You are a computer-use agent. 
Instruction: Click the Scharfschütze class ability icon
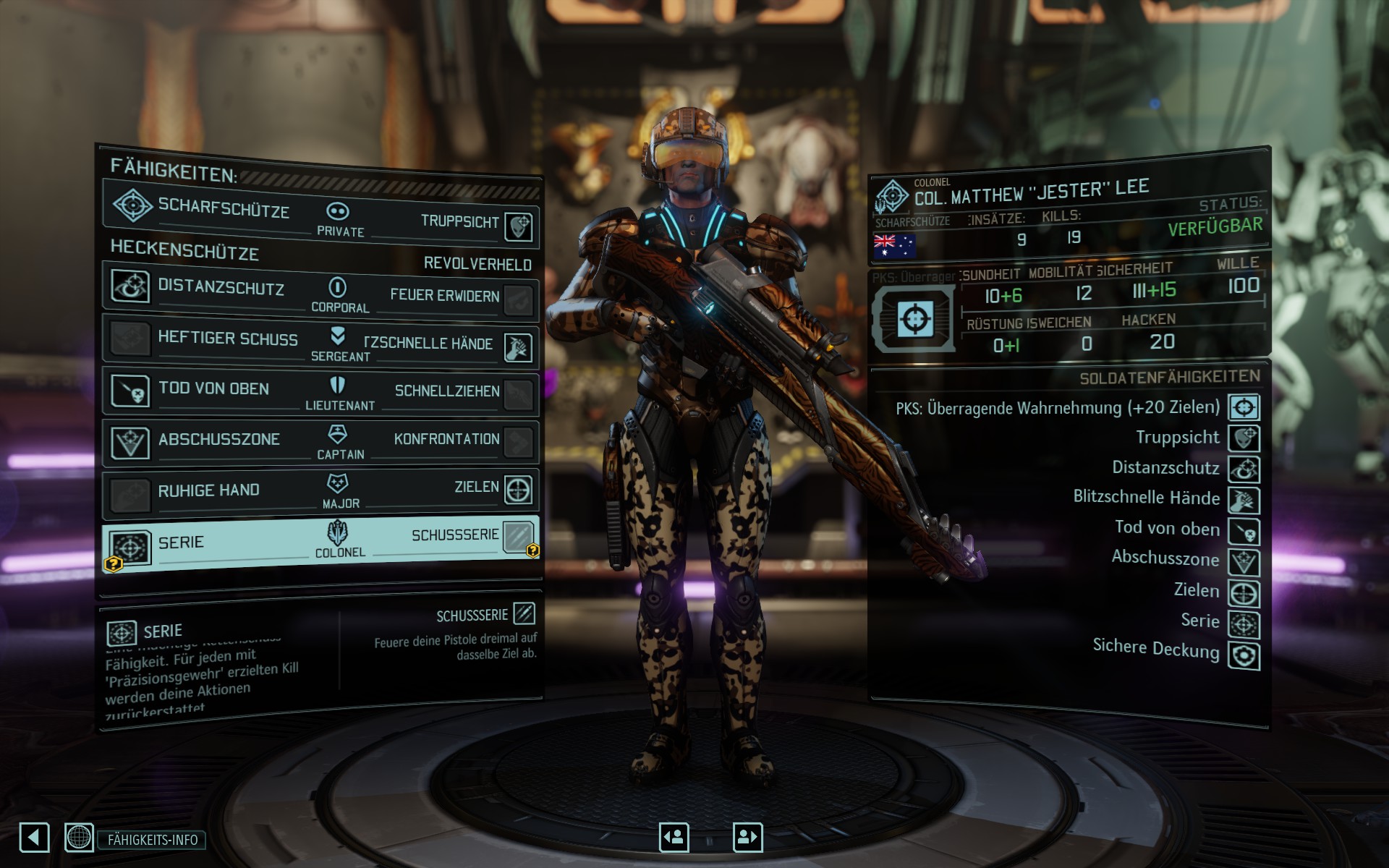tap(132, 205)
